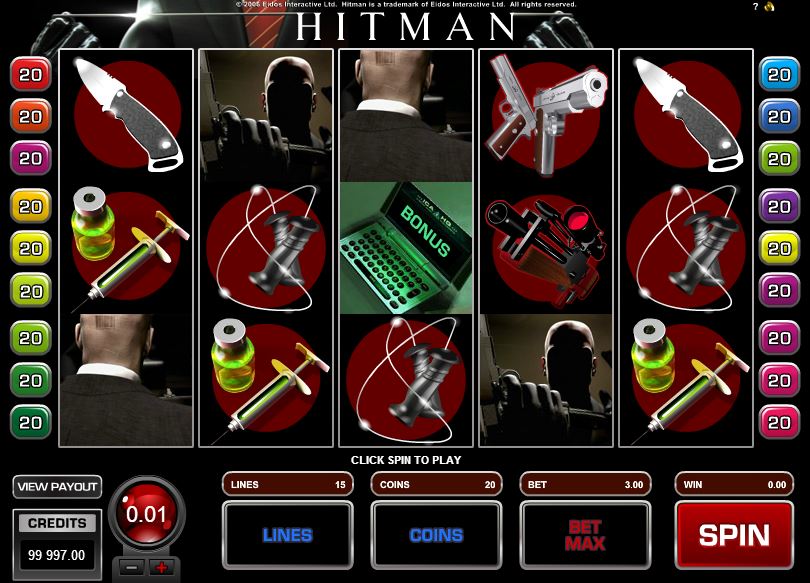Click the CREDITS label button

[x=57, y=523]
